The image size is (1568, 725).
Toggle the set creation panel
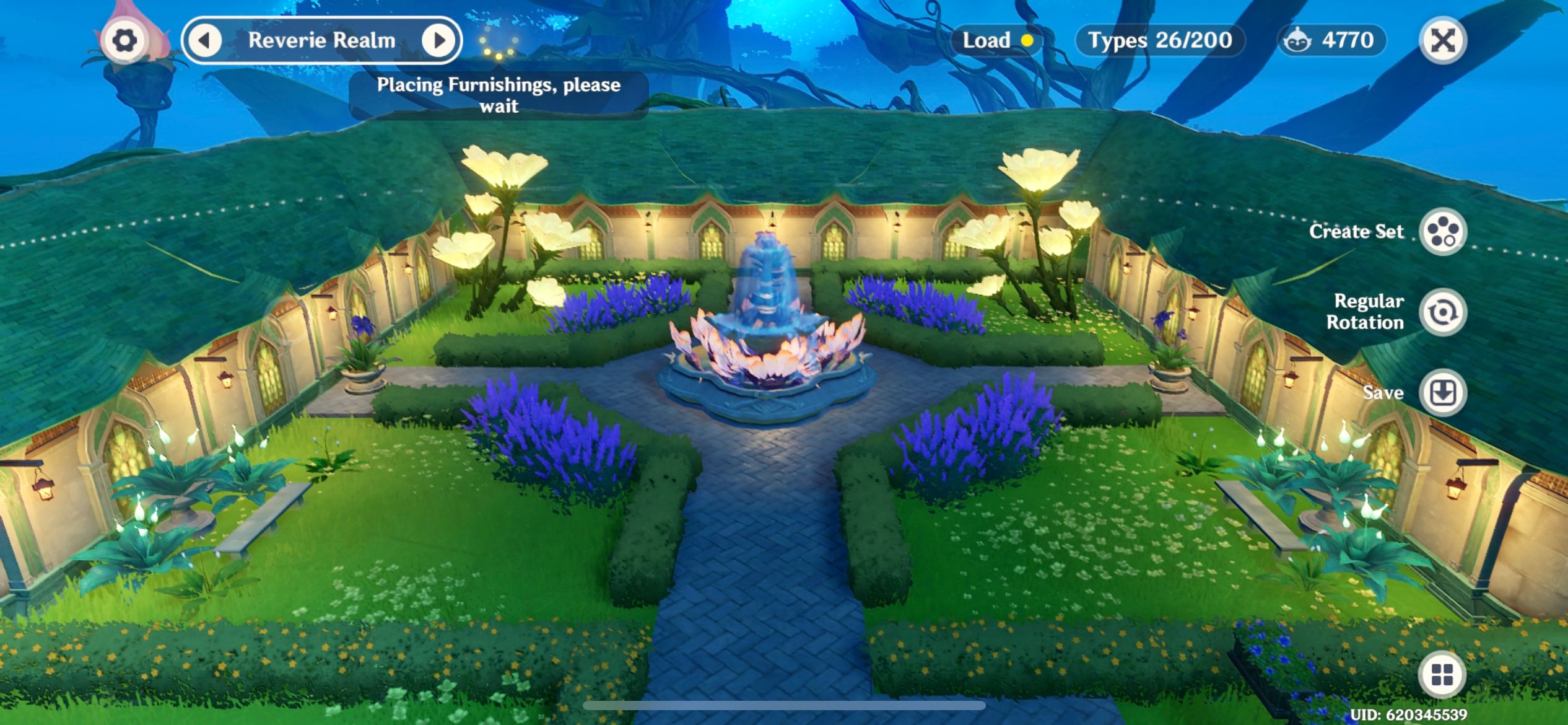(x=1443, y=232)
